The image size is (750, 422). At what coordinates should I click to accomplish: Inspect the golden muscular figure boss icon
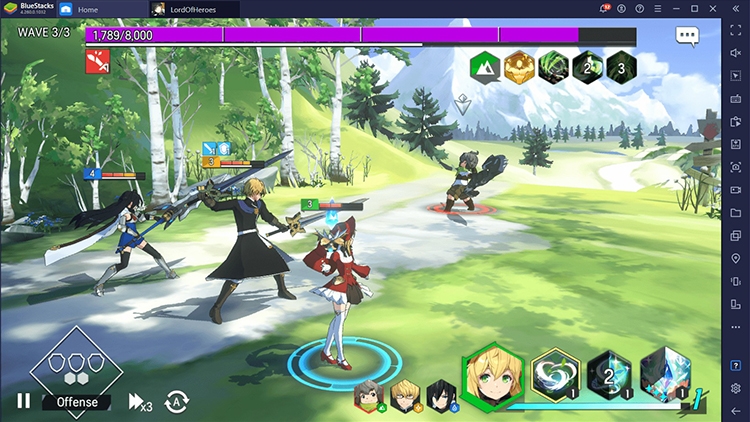(x=518, y=67)
